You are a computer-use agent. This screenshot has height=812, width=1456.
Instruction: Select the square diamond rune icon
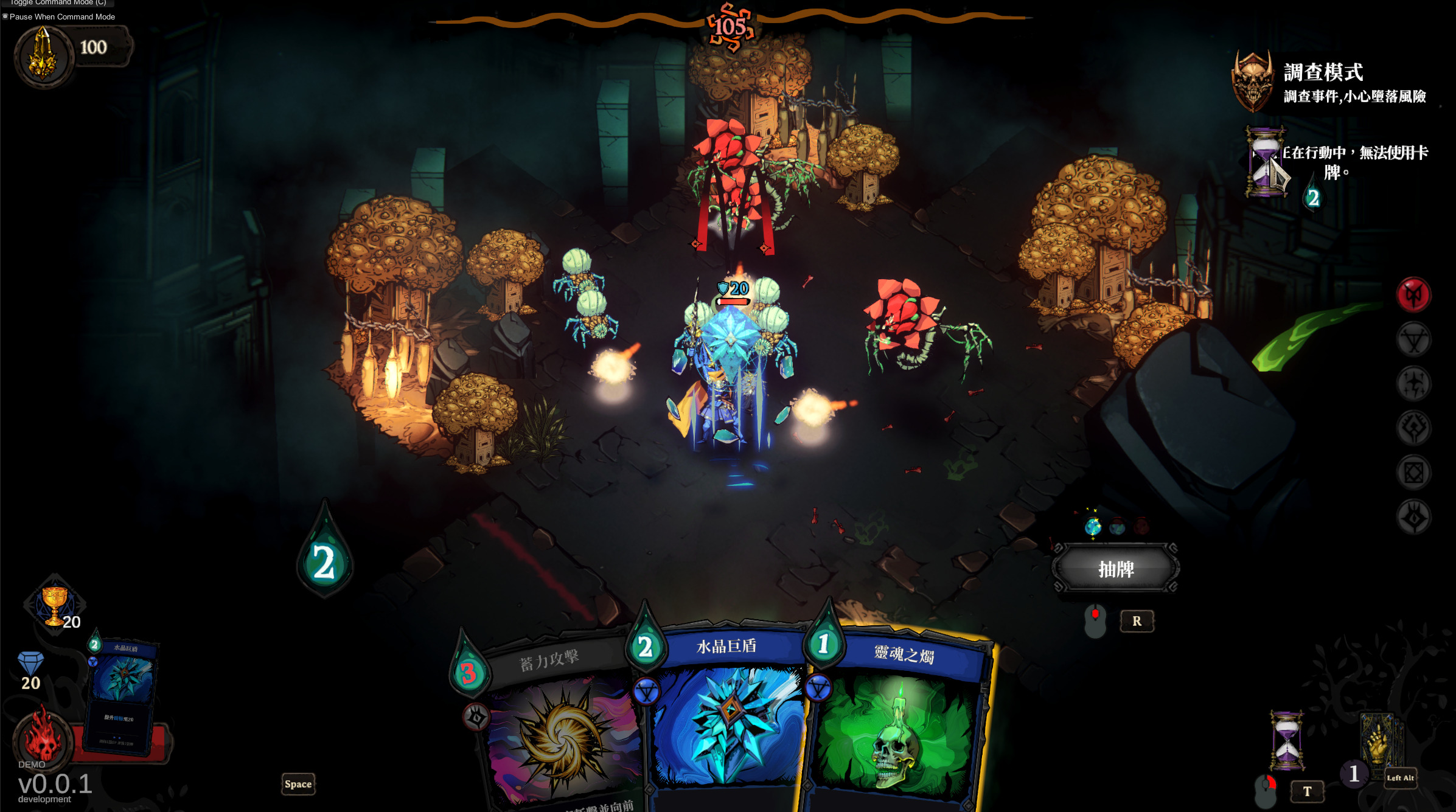(x=1413, y=473)
